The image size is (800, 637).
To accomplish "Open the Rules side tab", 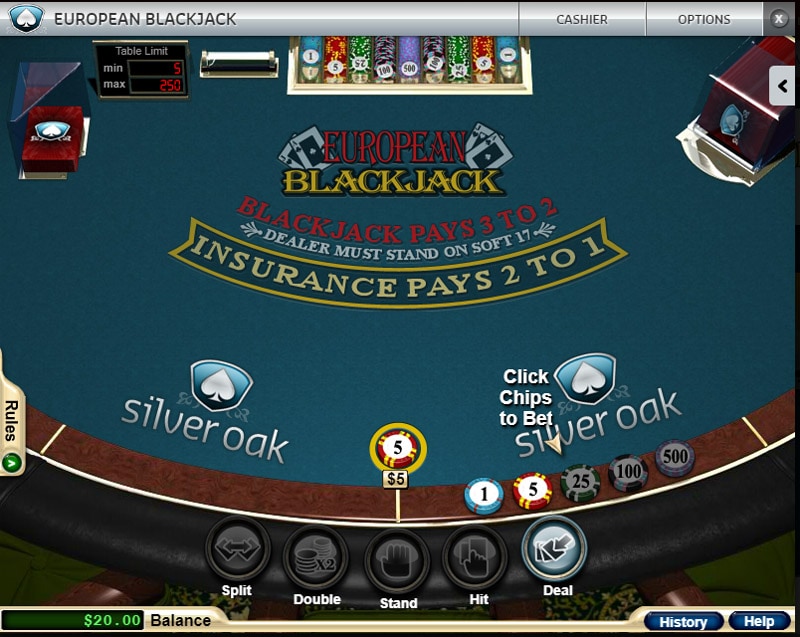I will pyautogui.click(x=12, y=430).
